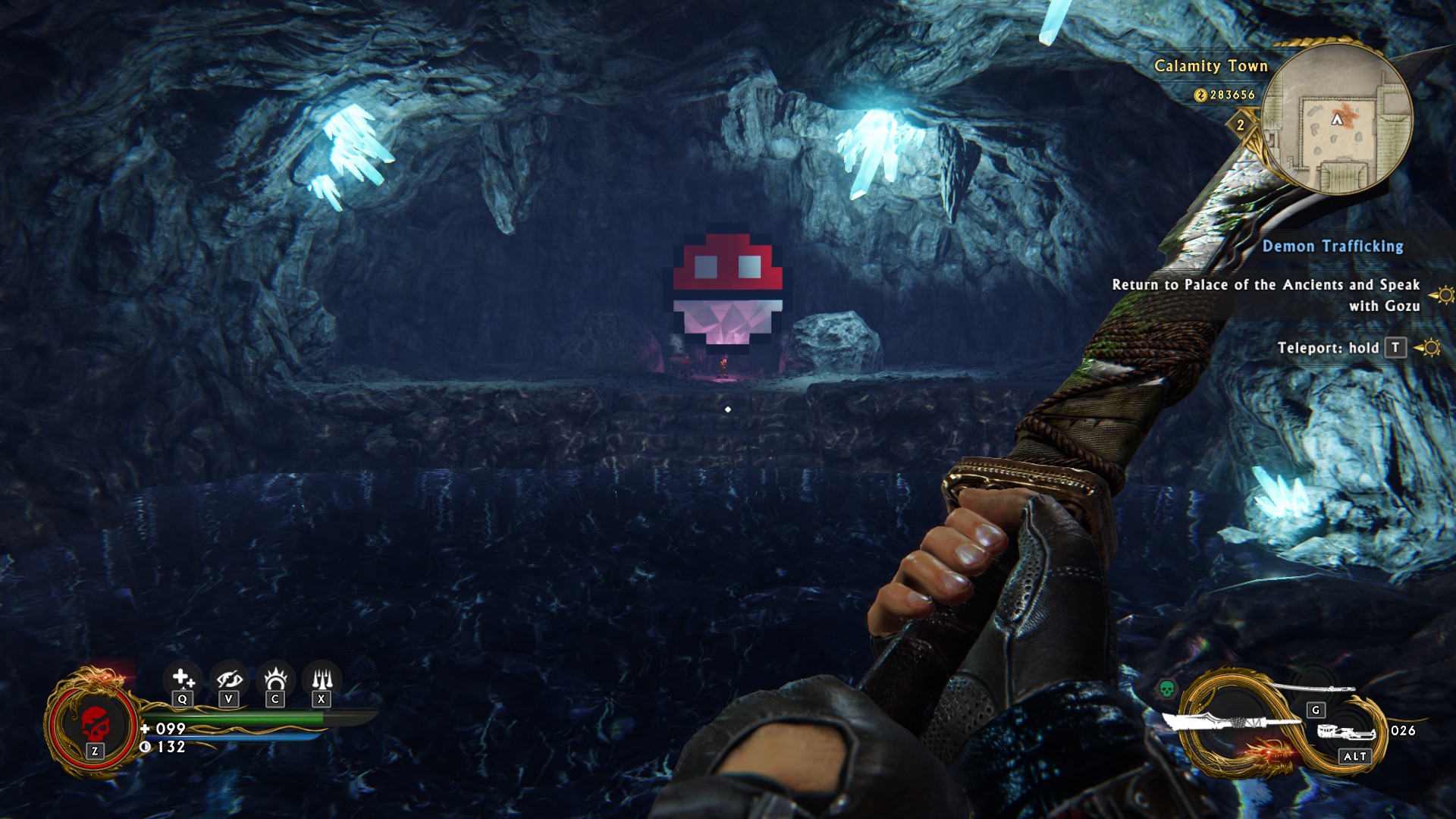
Task: Trigger the crossed-out eye vanish ability
Action: click(228, 677)
